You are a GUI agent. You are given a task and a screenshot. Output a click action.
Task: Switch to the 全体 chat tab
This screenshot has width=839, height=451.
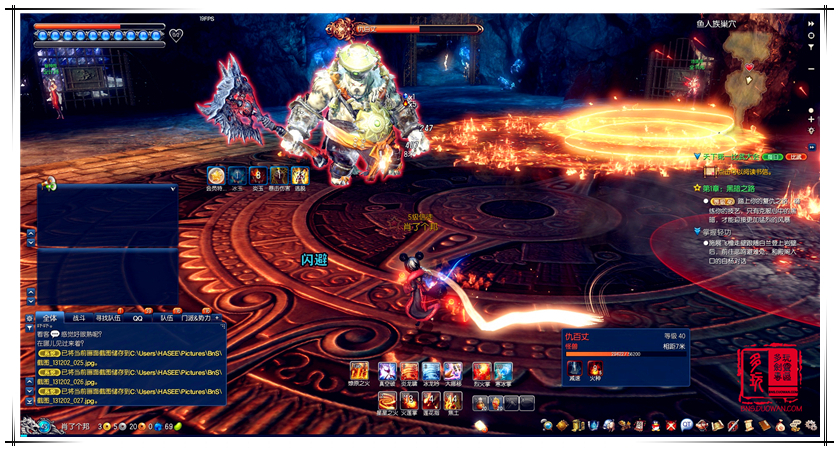point(50,316)
